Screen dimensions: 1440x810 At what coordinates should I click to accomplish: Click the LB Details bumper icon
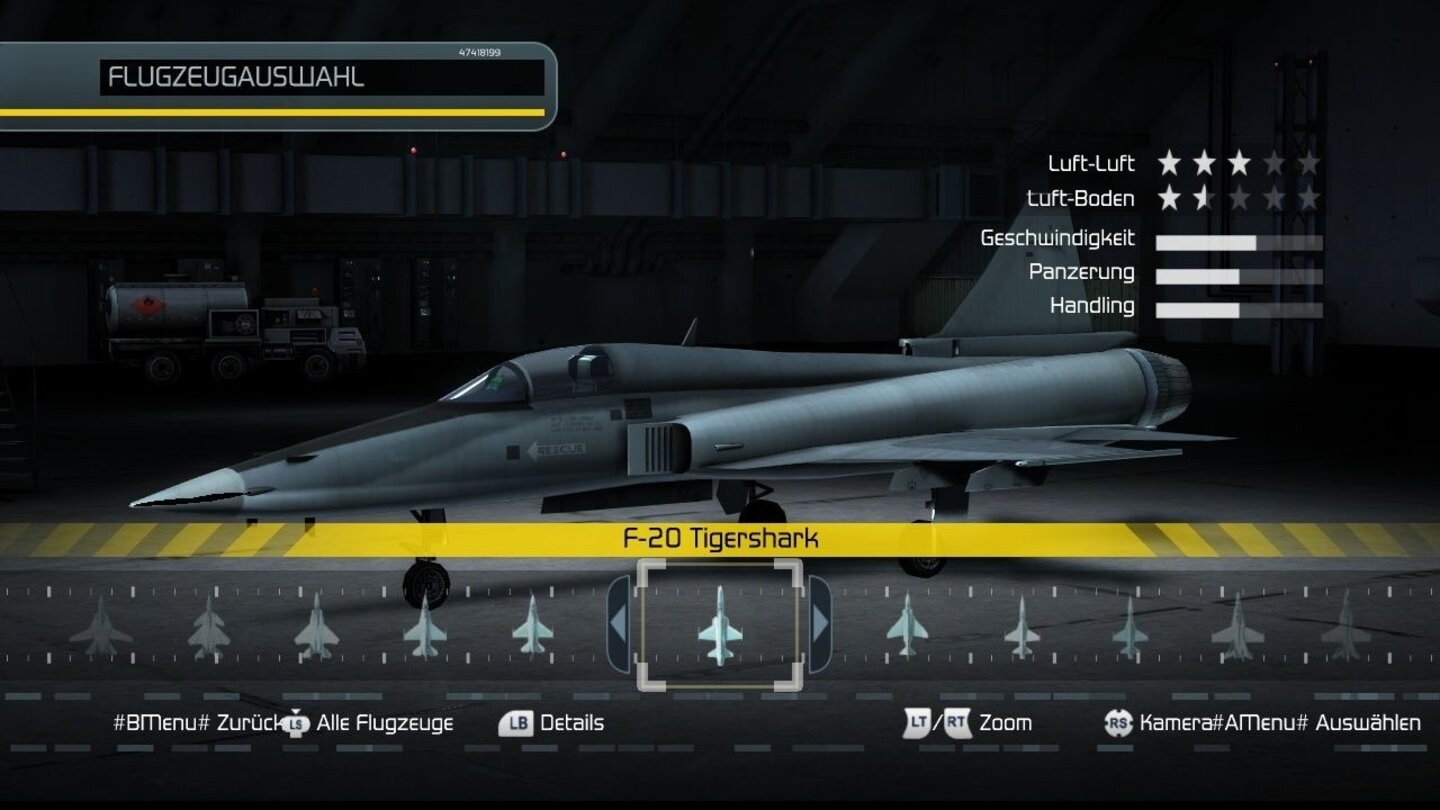(x=516, y=722)
